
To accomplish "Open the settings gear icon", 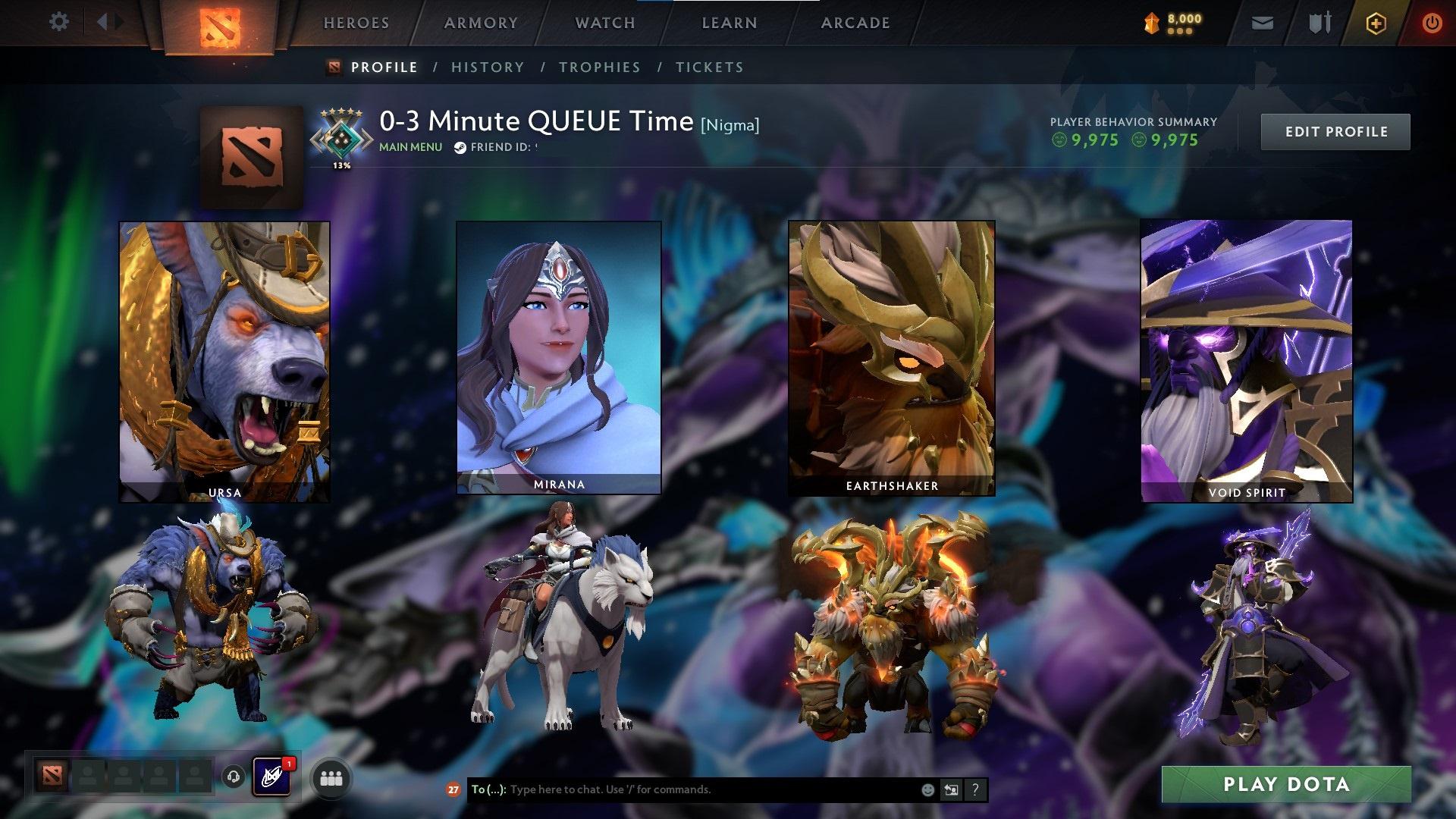I will 59,22.
